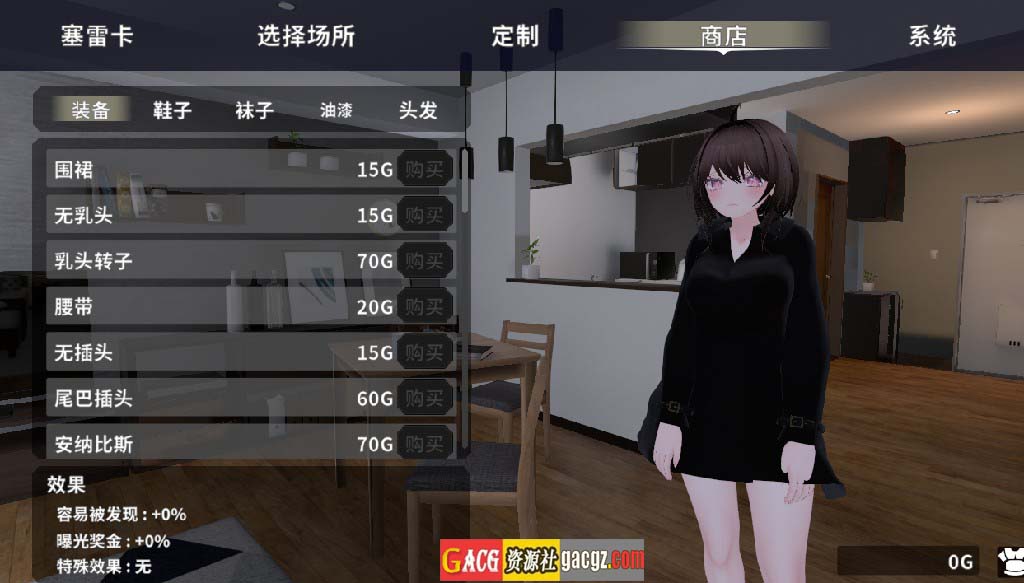Buy the 安纳比斯 item for 70G
The height and width of the screenshot is (583, 1024).
[x=424, y=443]
